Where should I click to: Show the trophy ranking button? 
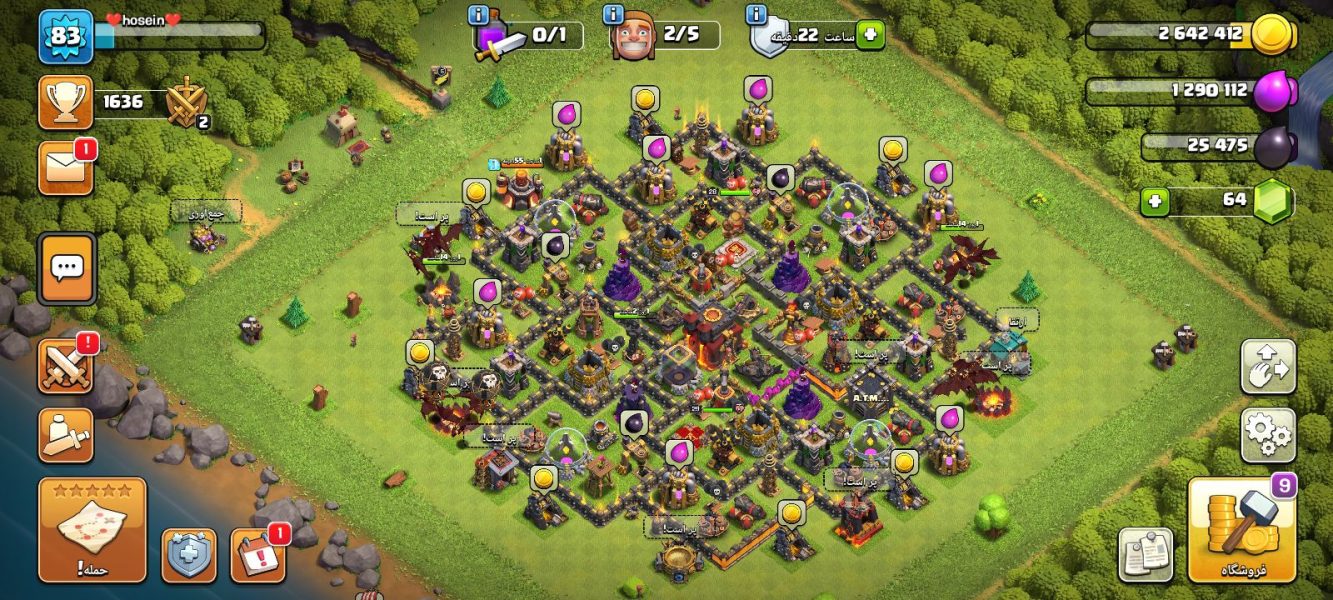coord(66,102)
